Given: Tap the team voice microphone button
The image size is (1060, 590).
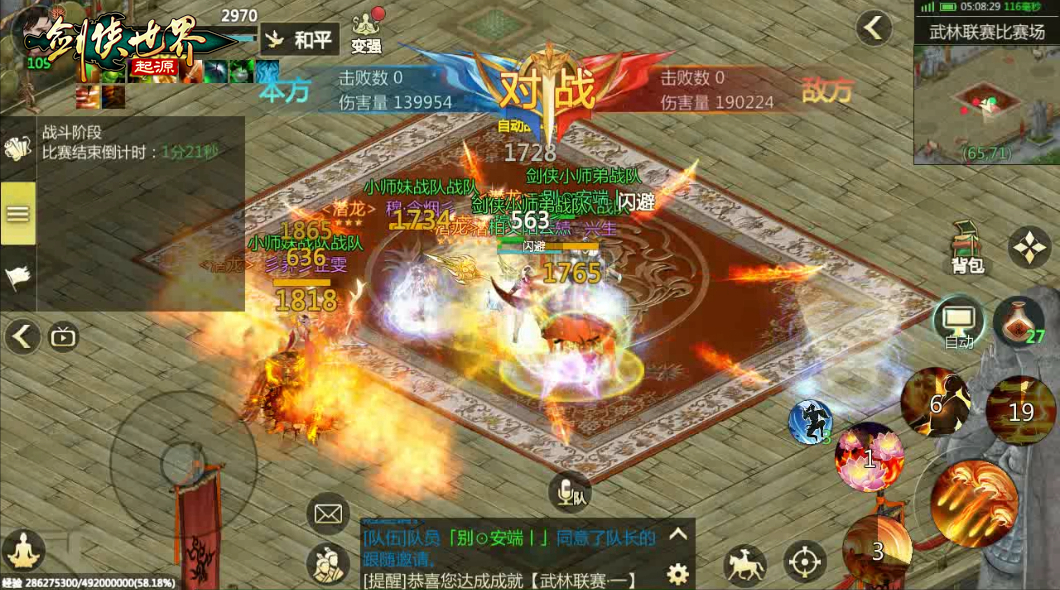Looking at the screenshot, I should click(569, 491).
